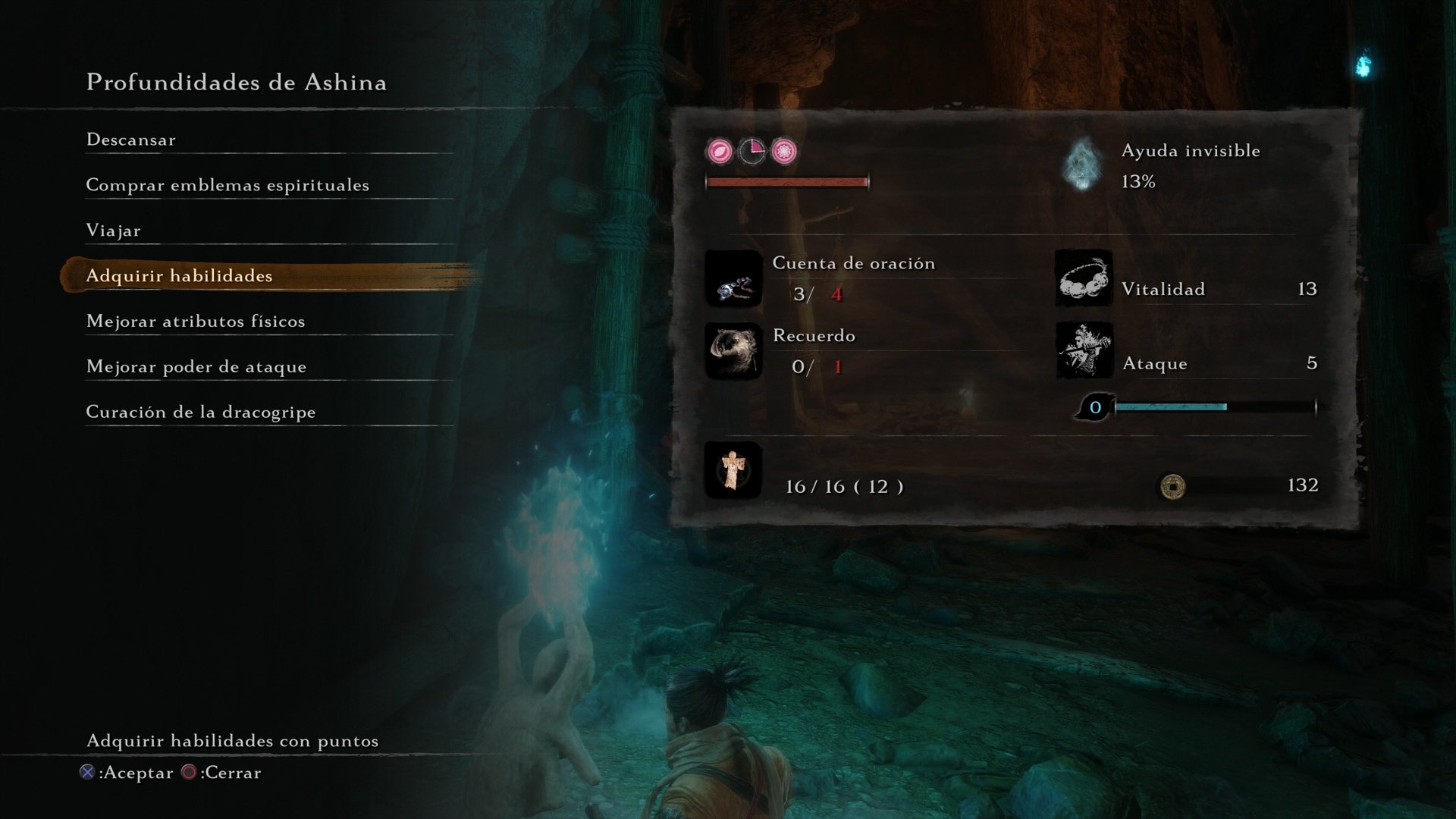
Task: Open the Comprar emblemas espirituales menu
Action: [227, 184]
